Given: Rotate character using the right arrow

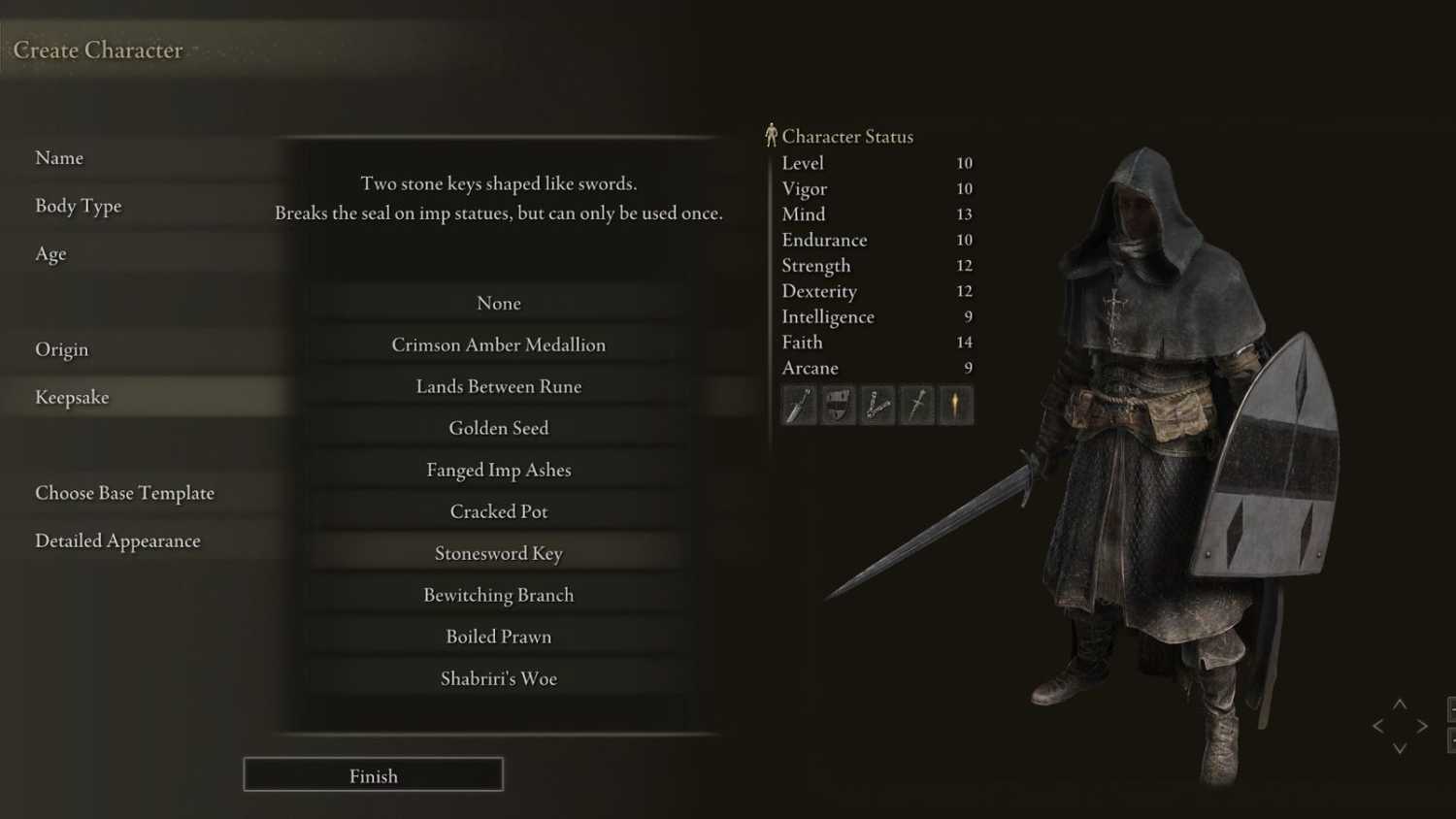Looking at the screenshot, I should click(1423, 725).
